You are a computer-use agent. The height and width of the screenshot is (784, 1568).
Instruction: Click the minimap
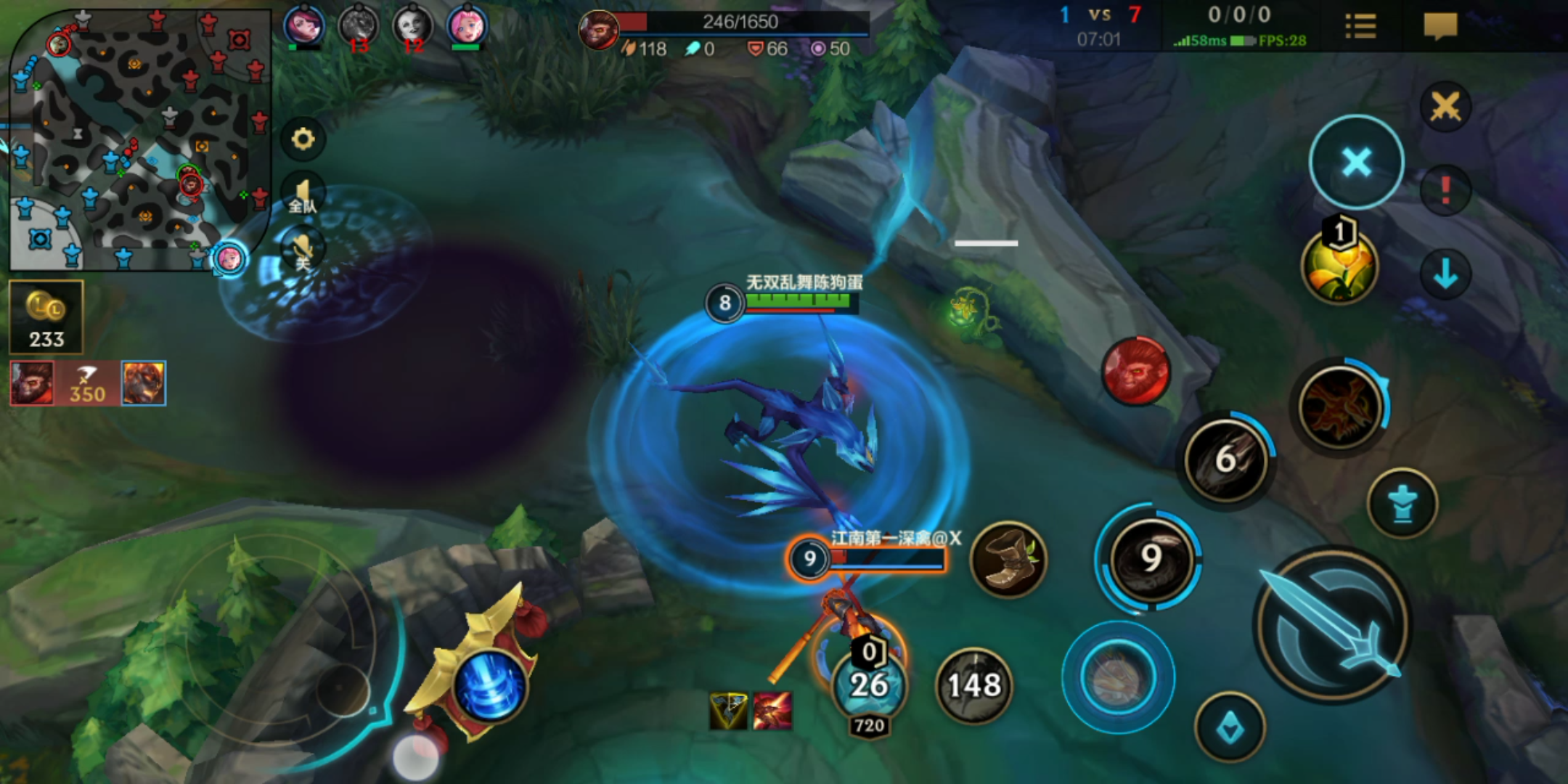click(x=138, y=138)
